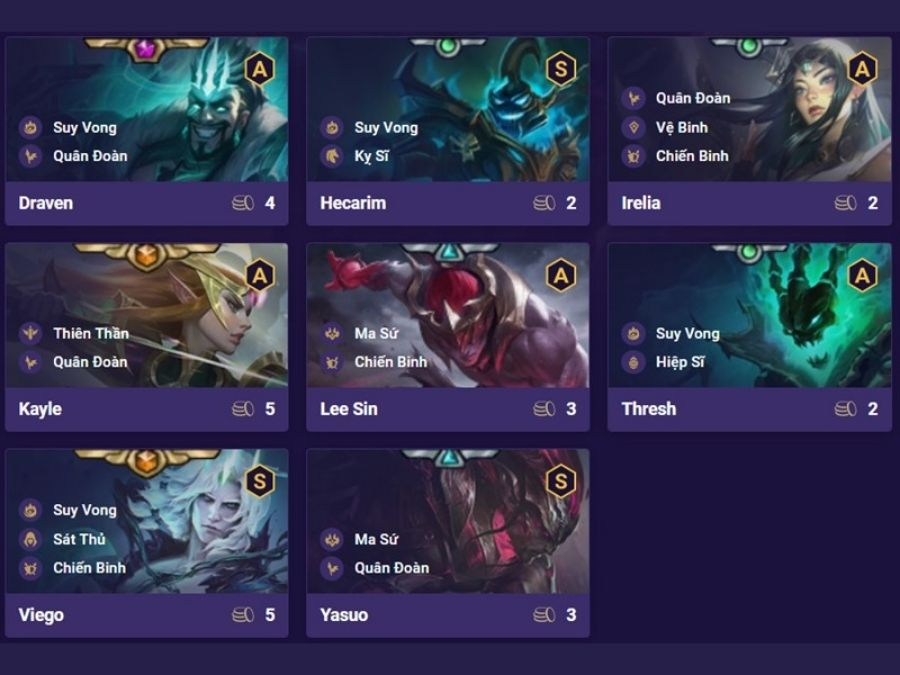Select the Kayle champion card

146,336
